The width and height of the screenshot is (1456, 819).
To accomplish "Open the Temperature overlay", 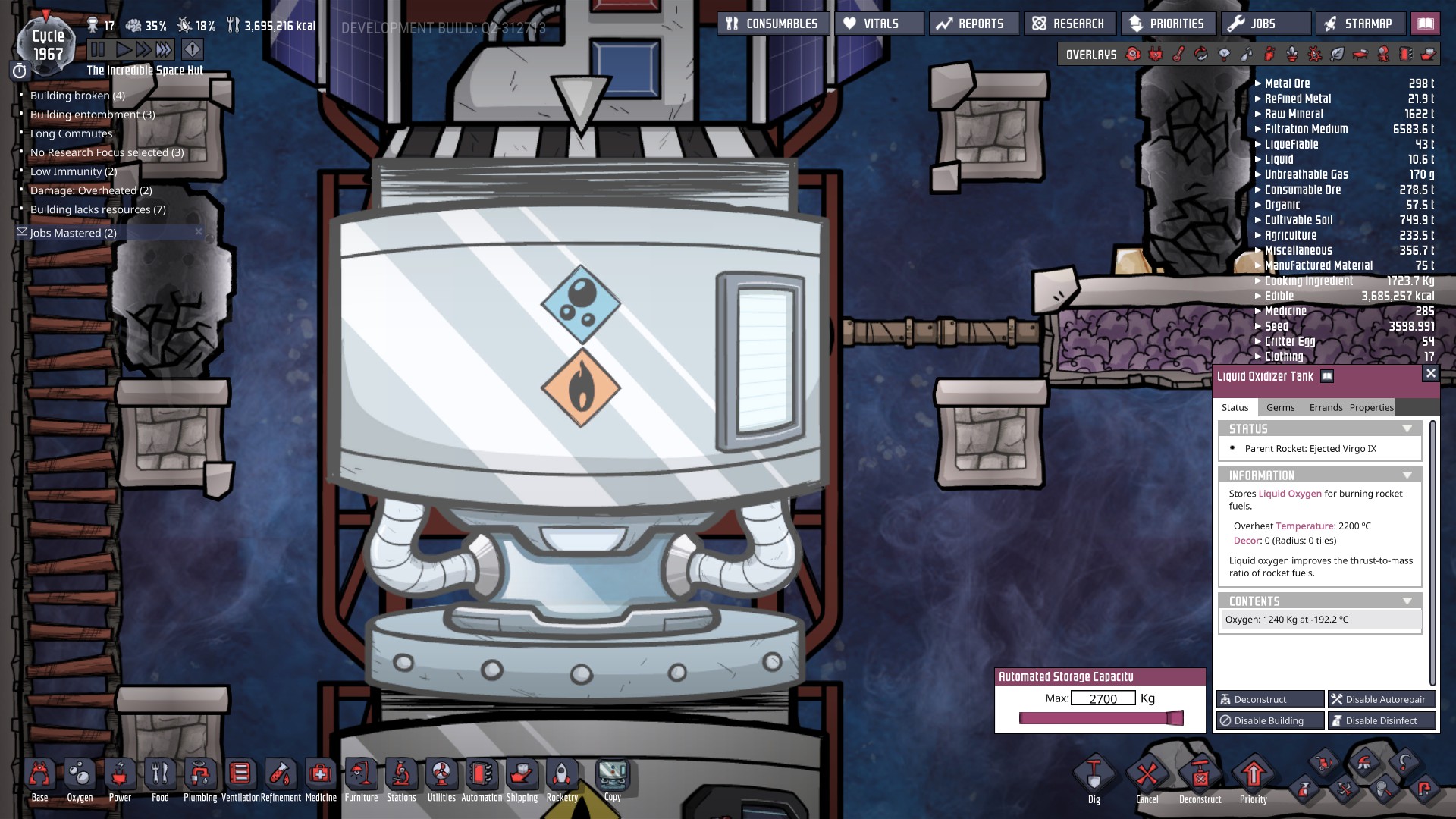I will (1177, 54).
